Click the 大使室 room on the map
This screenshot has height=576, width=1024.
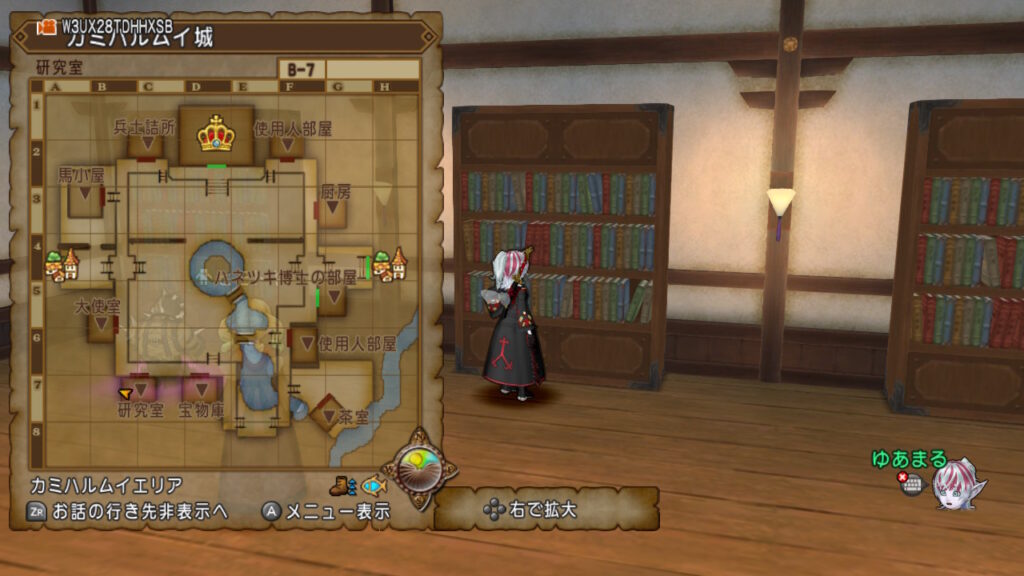coord(102,326)
